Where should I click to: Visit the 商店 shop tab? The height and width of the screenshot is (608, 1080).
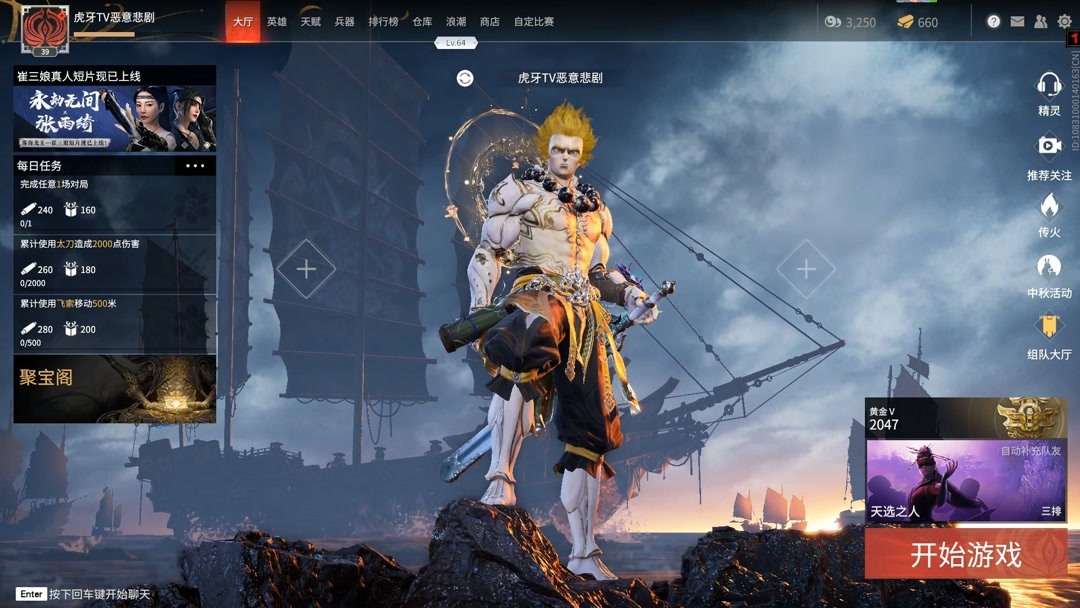[x=490, y=22]
